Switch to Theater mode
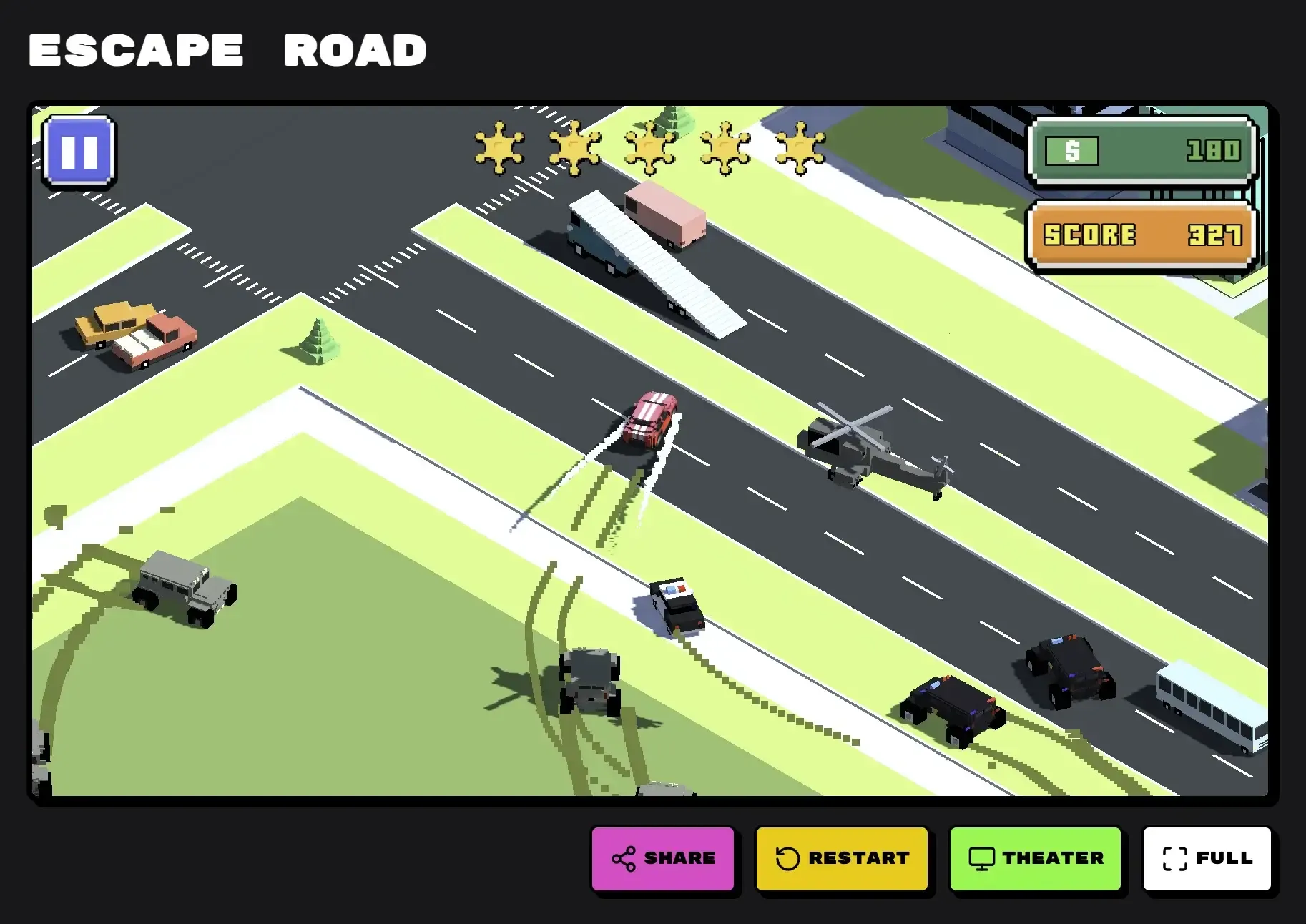The image size is (1306, 924). click(1035, 858)
